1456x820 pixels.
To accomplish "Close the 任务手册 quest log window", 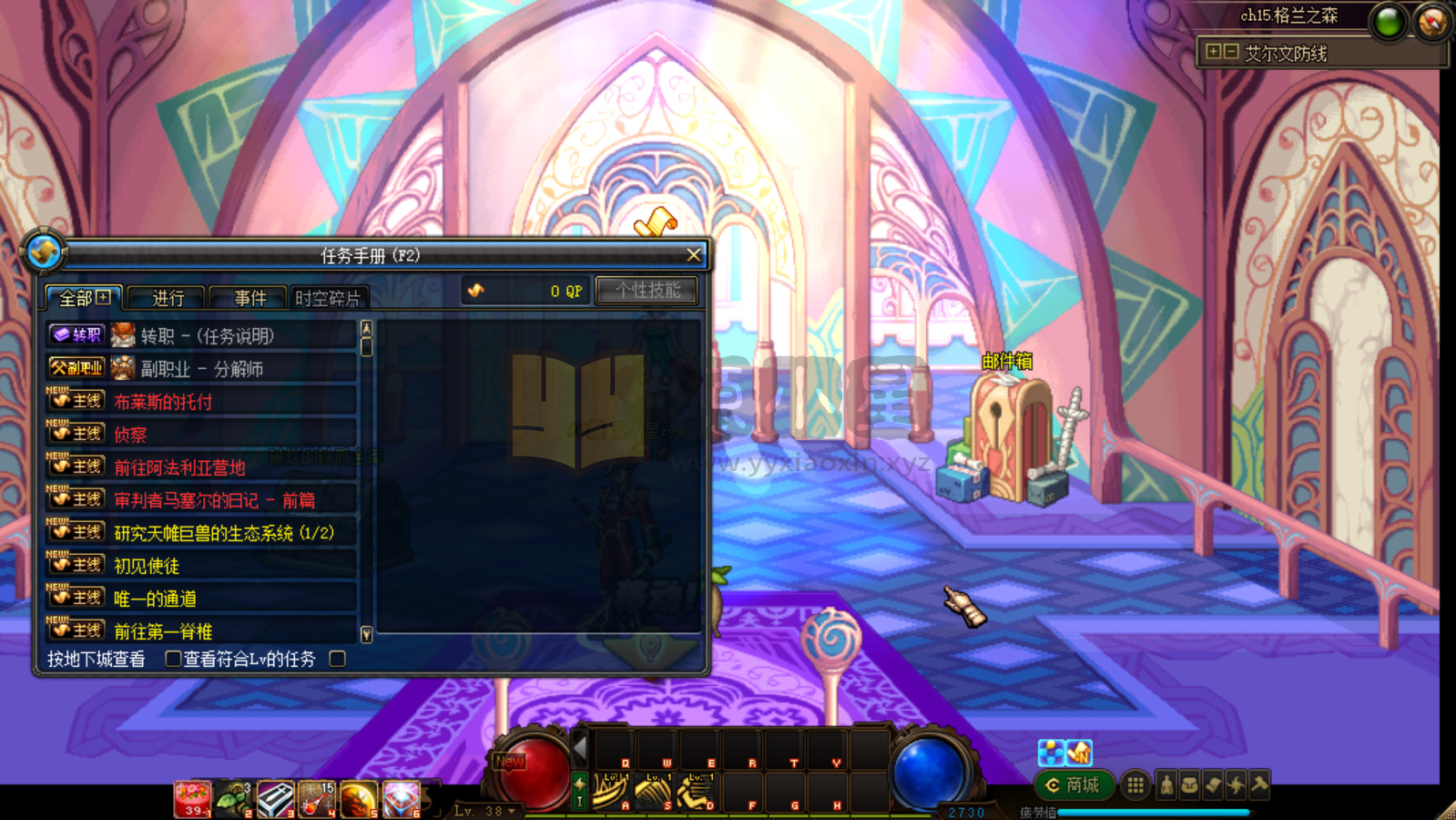I will (x=694, y=255).
